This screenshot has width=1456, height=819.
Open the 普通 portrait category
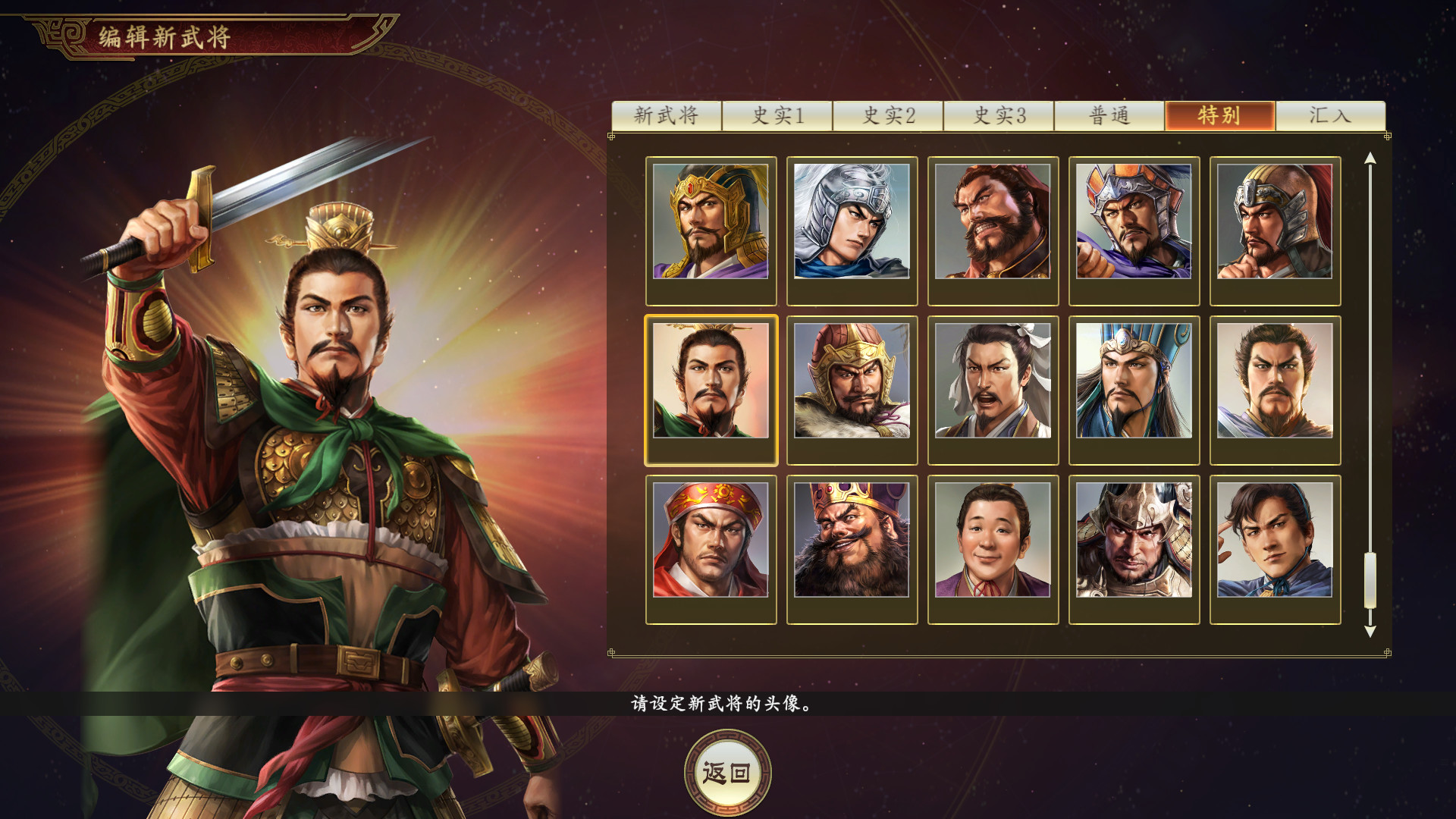[x=1111, y=116]
